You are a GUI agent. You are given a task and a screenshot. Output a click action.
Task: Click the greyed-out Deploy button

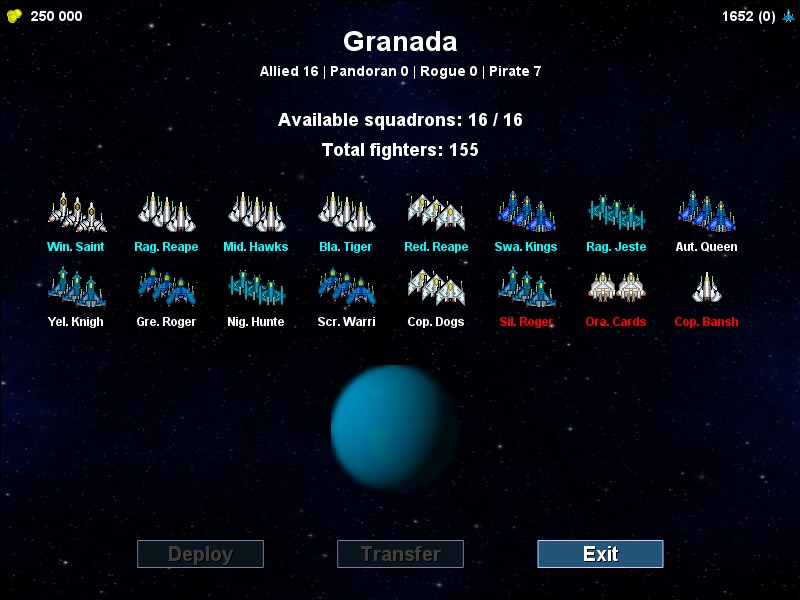click(200, 554)
